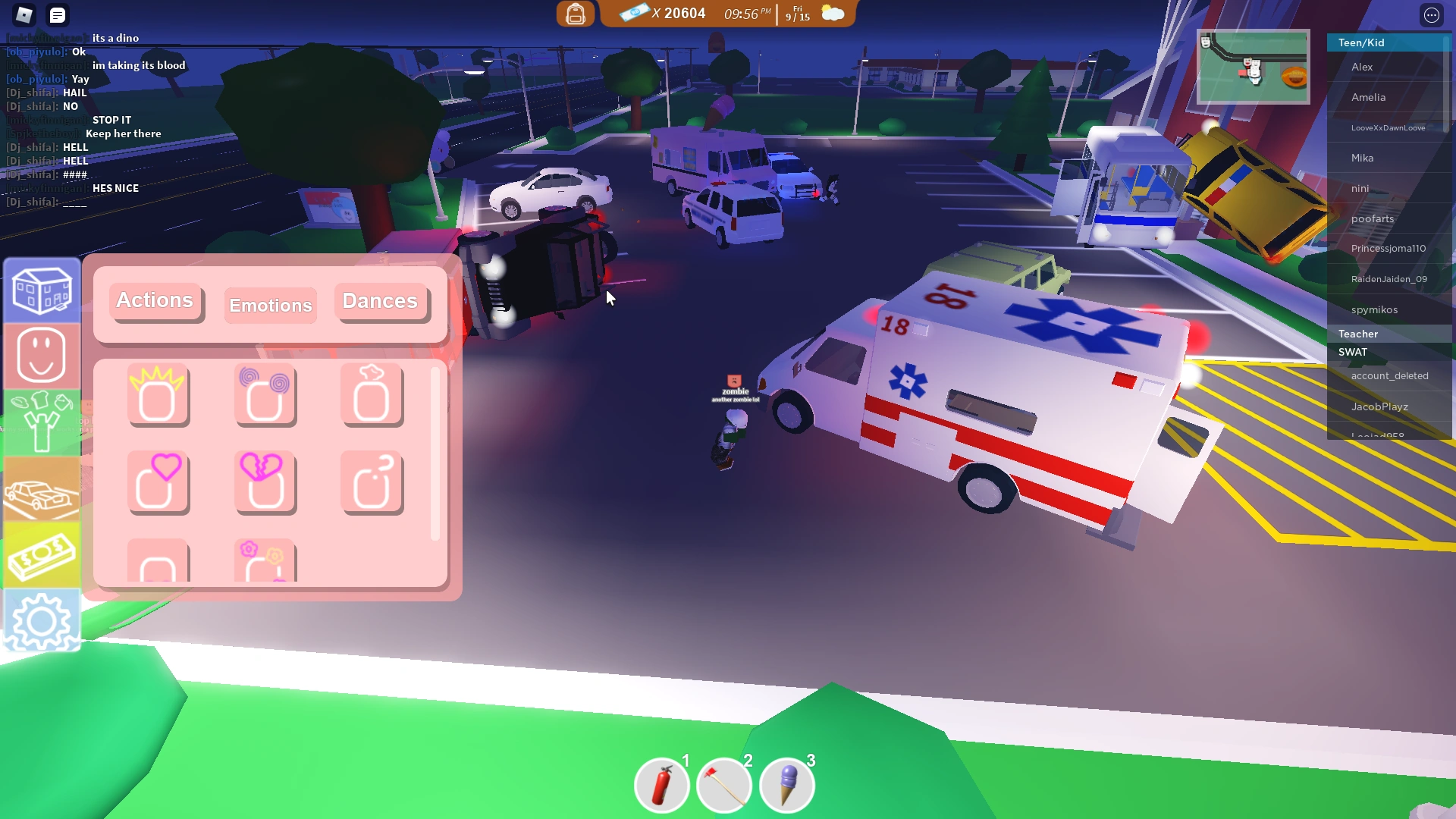1456x819 pixels.
Task: Open the chat bubble icon top-left
Action: coord(58,15)
